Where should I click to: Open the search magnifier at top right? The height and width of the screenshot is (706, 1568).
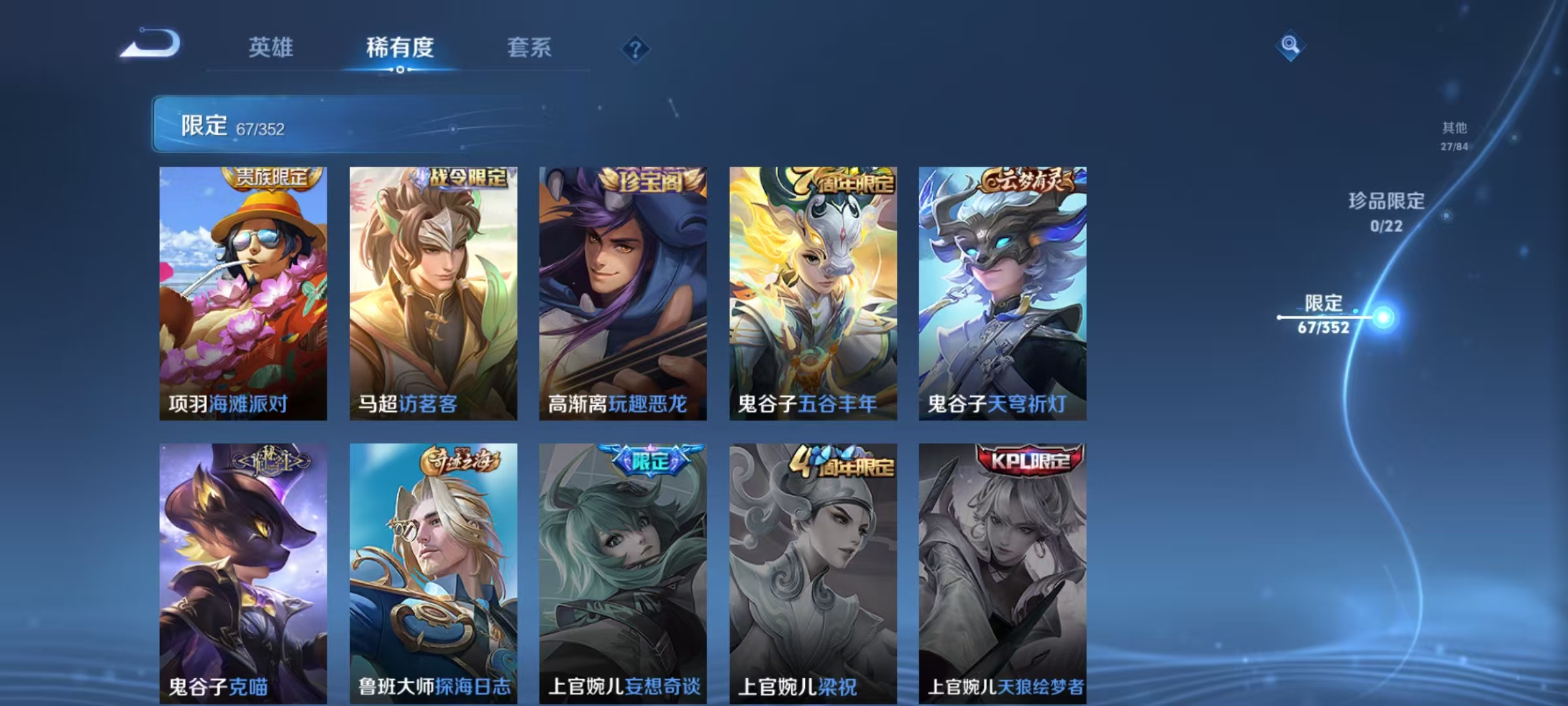tap(1288, 46)
